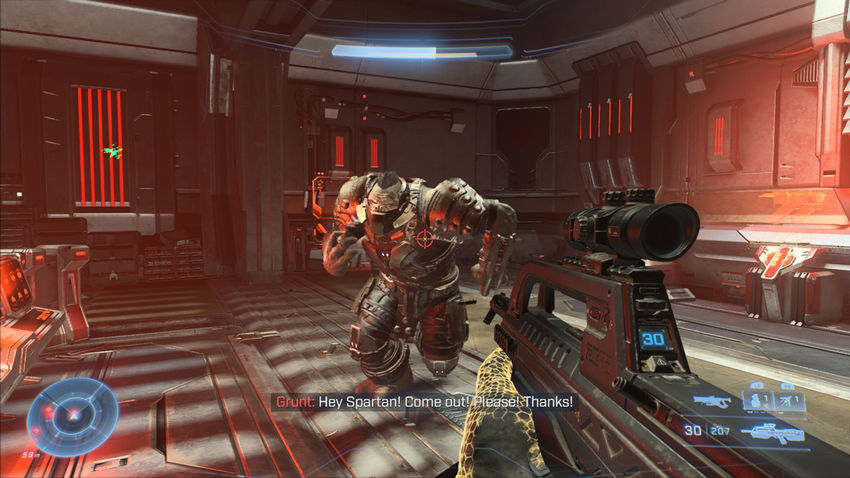Click the circular motion tracker radar

72,417
